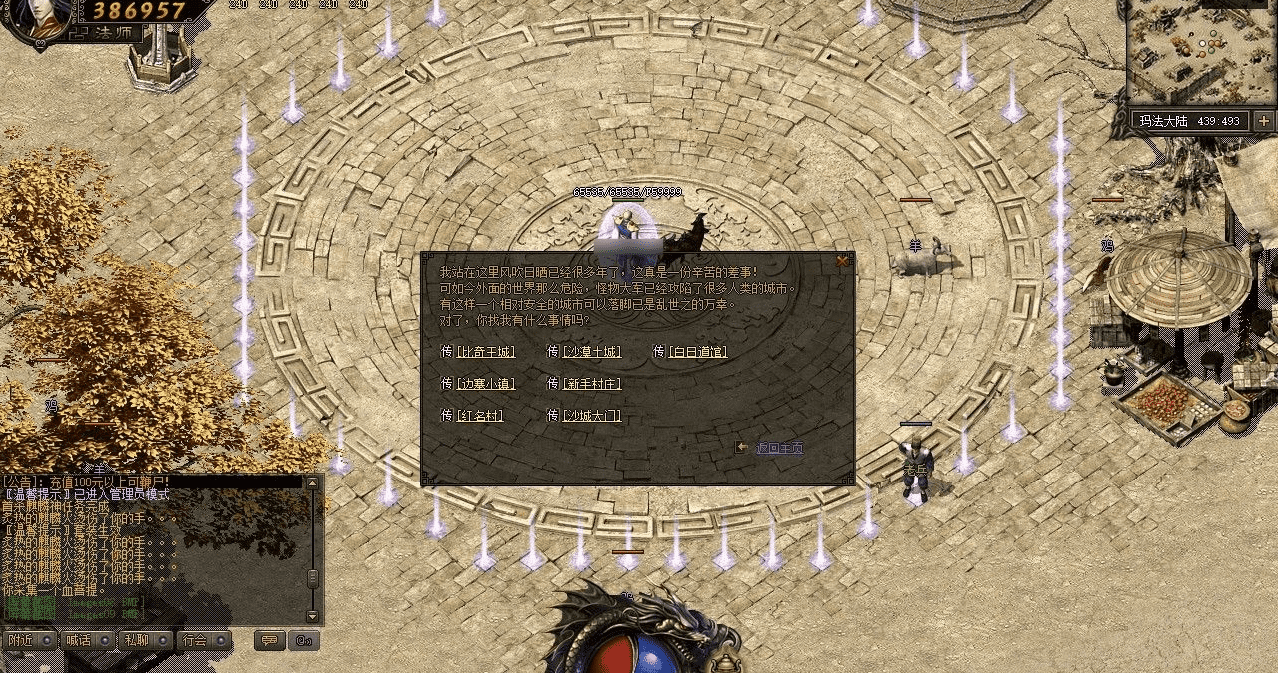Select the 红名村 teleport link
Image resolution: width=1278 pixels, height=673 pixels.
tap(480, 416)
